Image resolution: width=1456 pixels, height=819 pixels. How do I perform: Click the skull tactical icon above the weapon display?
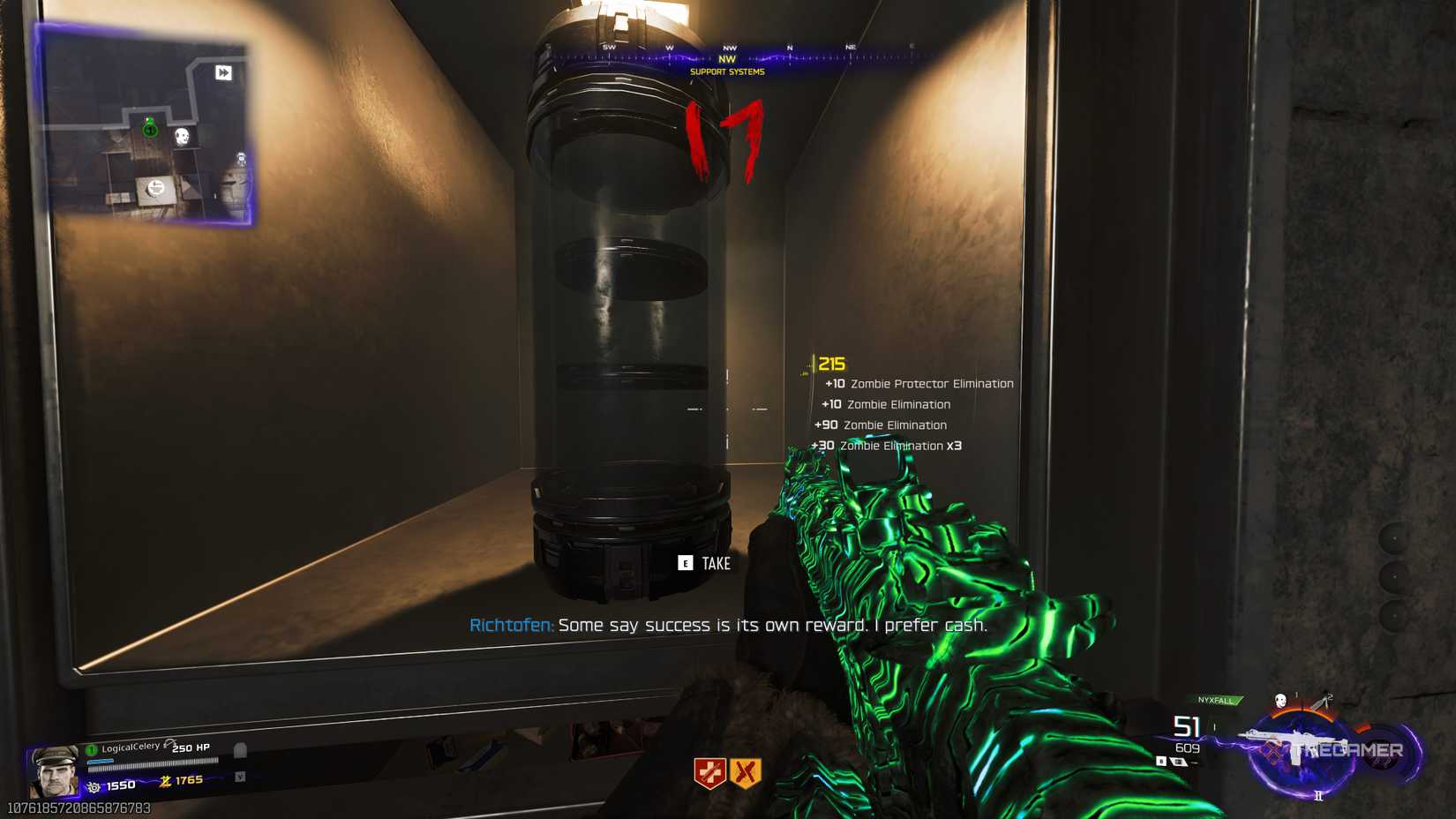1280,700
